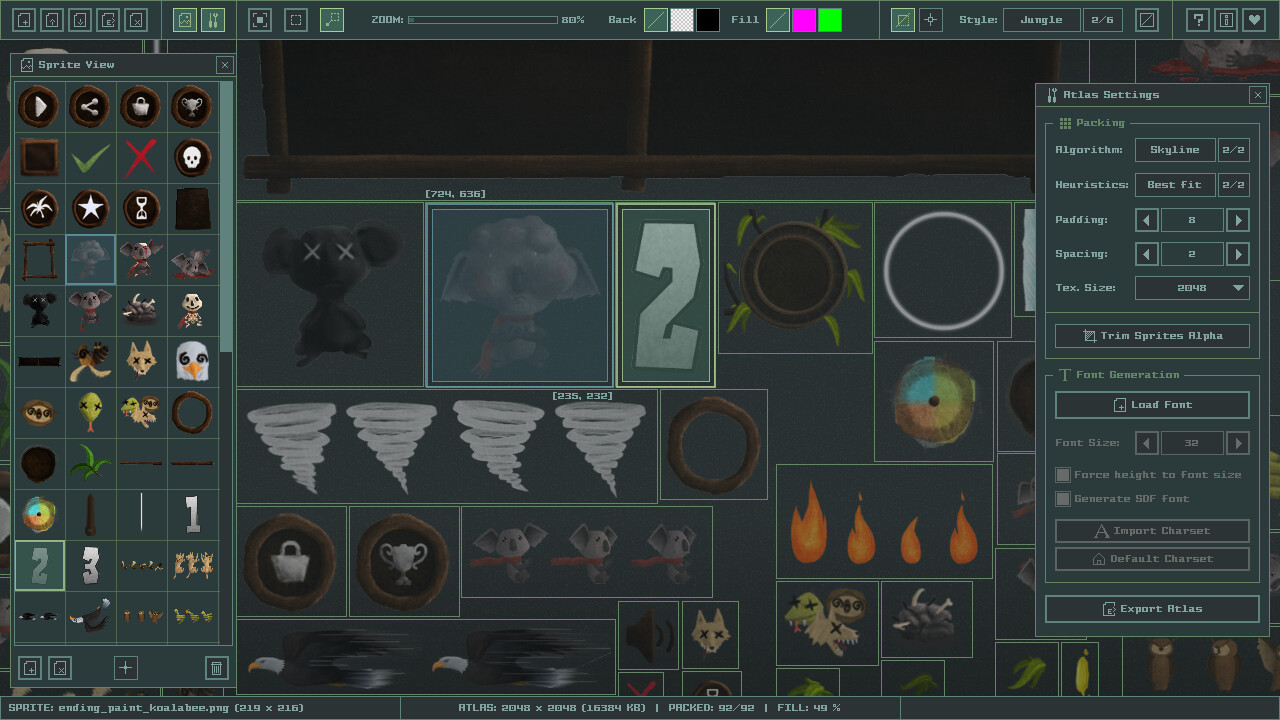Click the crosshair centering icon
The image size is (1280, 720).
click(x=930, y=19)
